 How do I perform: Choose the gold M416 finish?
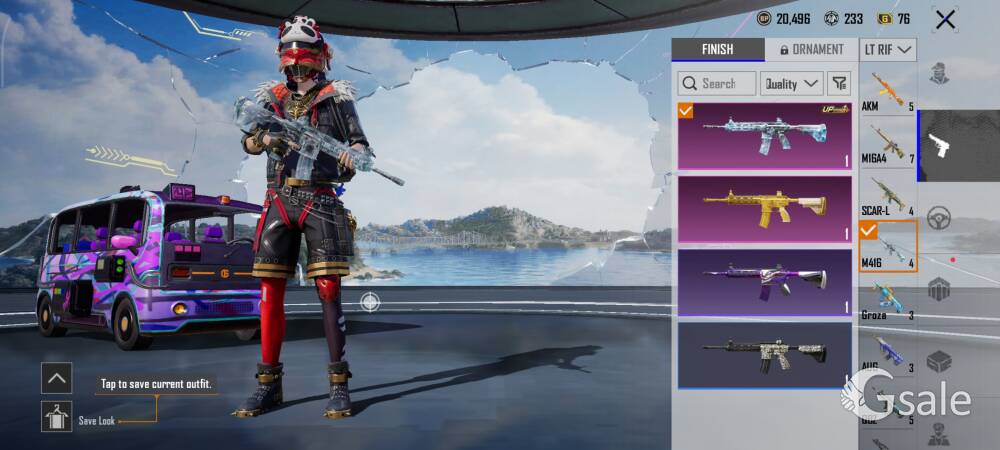point(765,208)
